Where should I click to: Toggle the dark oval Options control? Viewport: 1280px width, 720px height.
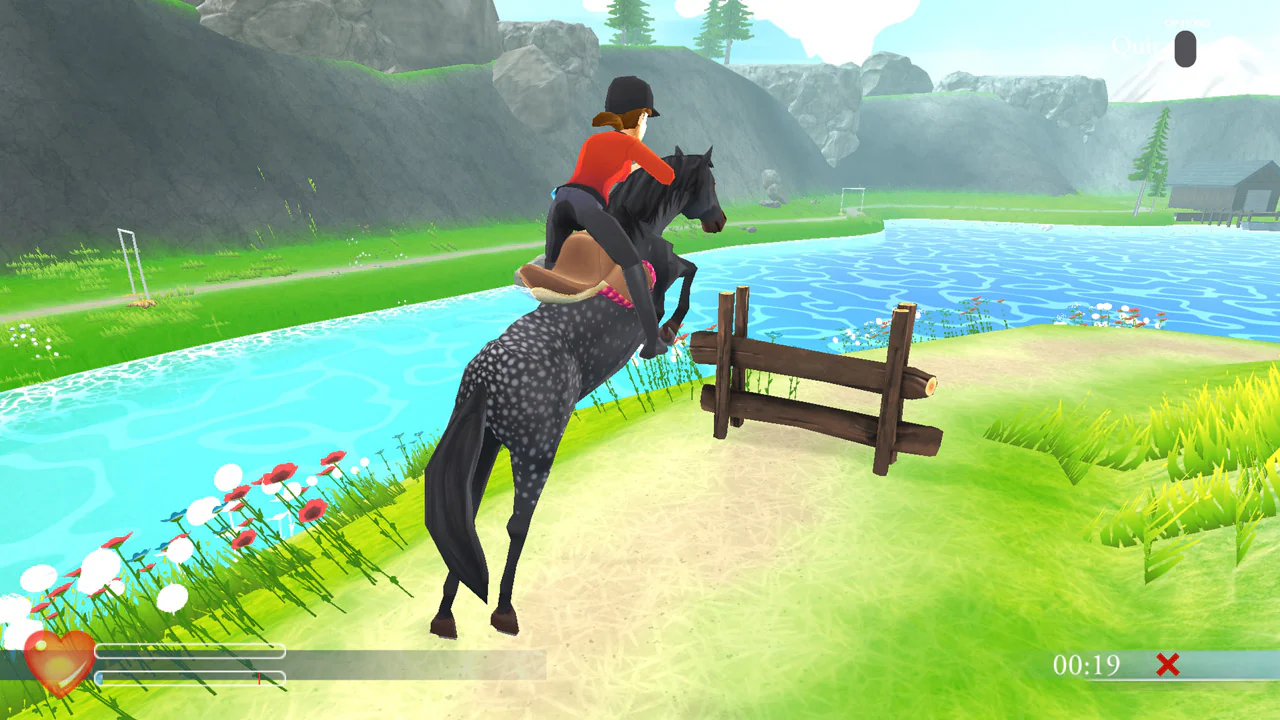pyautogui.click(x=1184, y=50)
